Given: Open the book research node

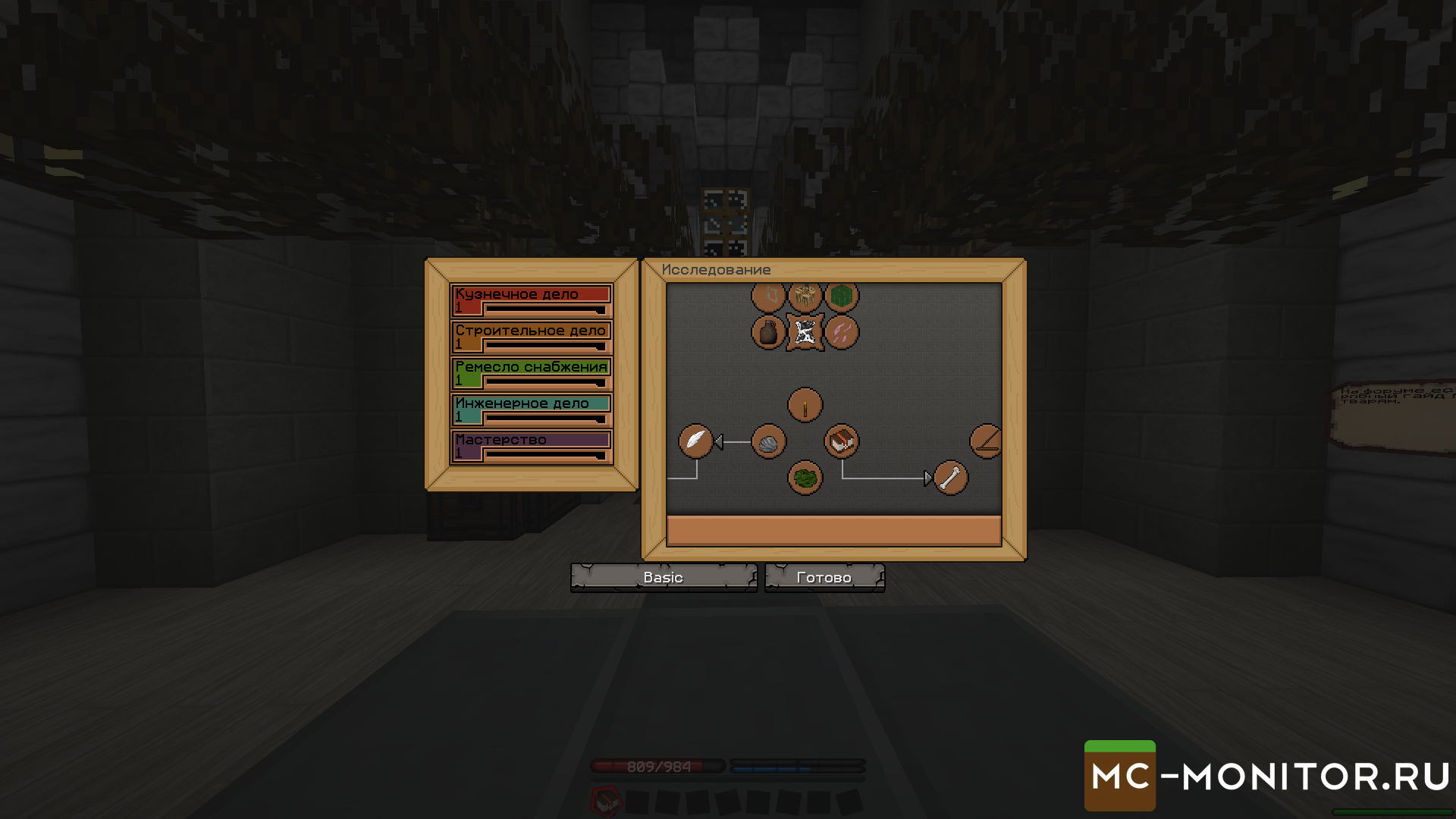Looking at the screenshot, I should pos(841,441).
